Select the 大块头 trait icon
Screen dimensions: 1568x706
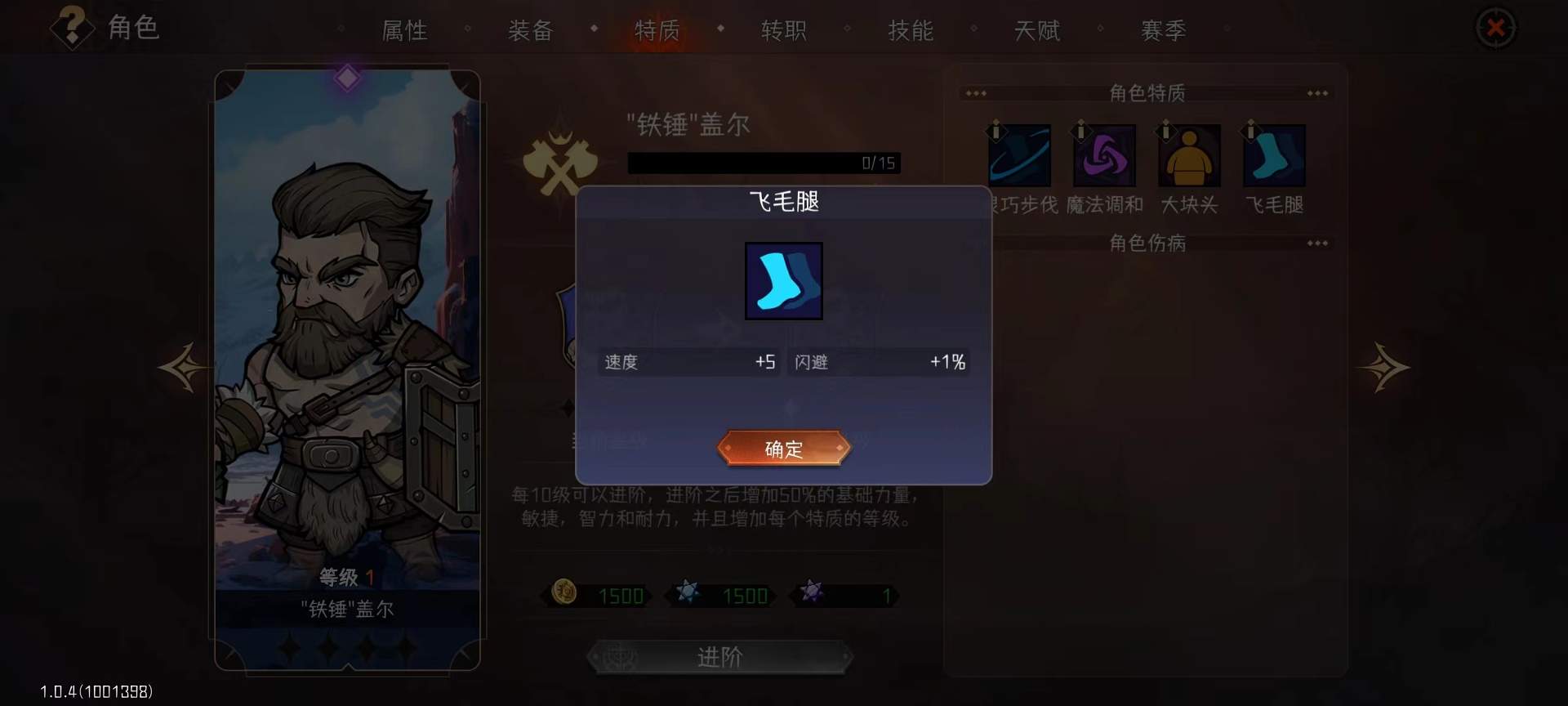[x=1188, y=157]
